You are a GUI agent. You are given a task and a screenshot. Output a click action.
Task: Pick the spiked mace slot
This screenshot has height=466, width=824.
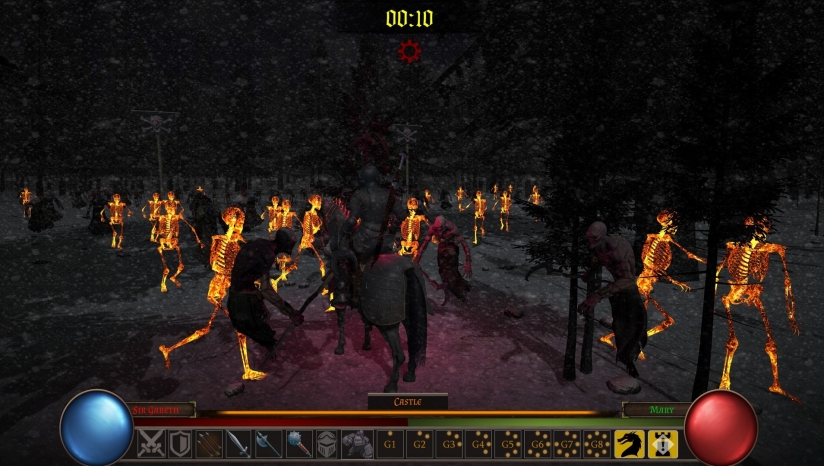point(298,443)
